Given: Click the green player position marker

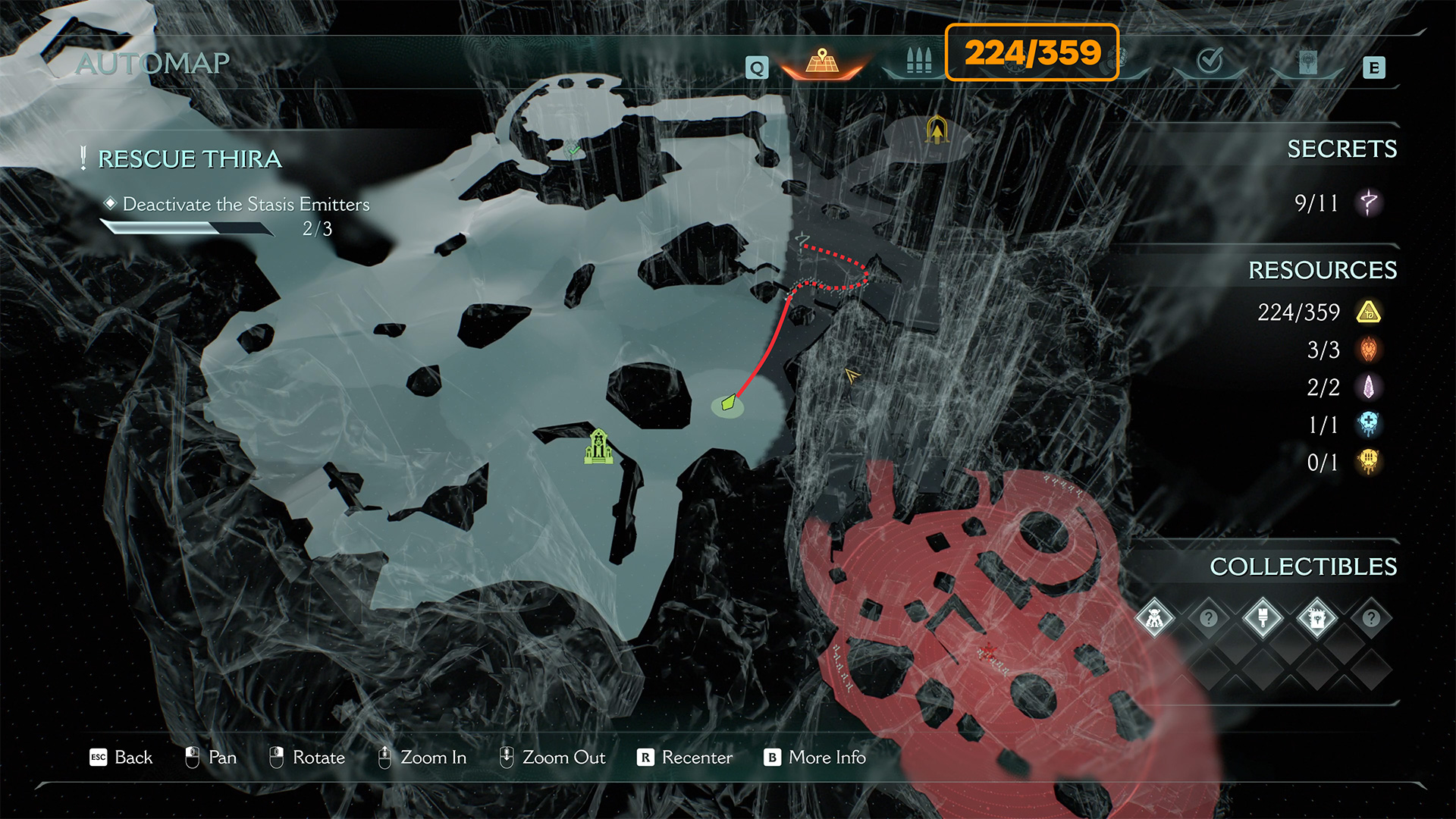Looking at the screenshot, I should 728,403.
